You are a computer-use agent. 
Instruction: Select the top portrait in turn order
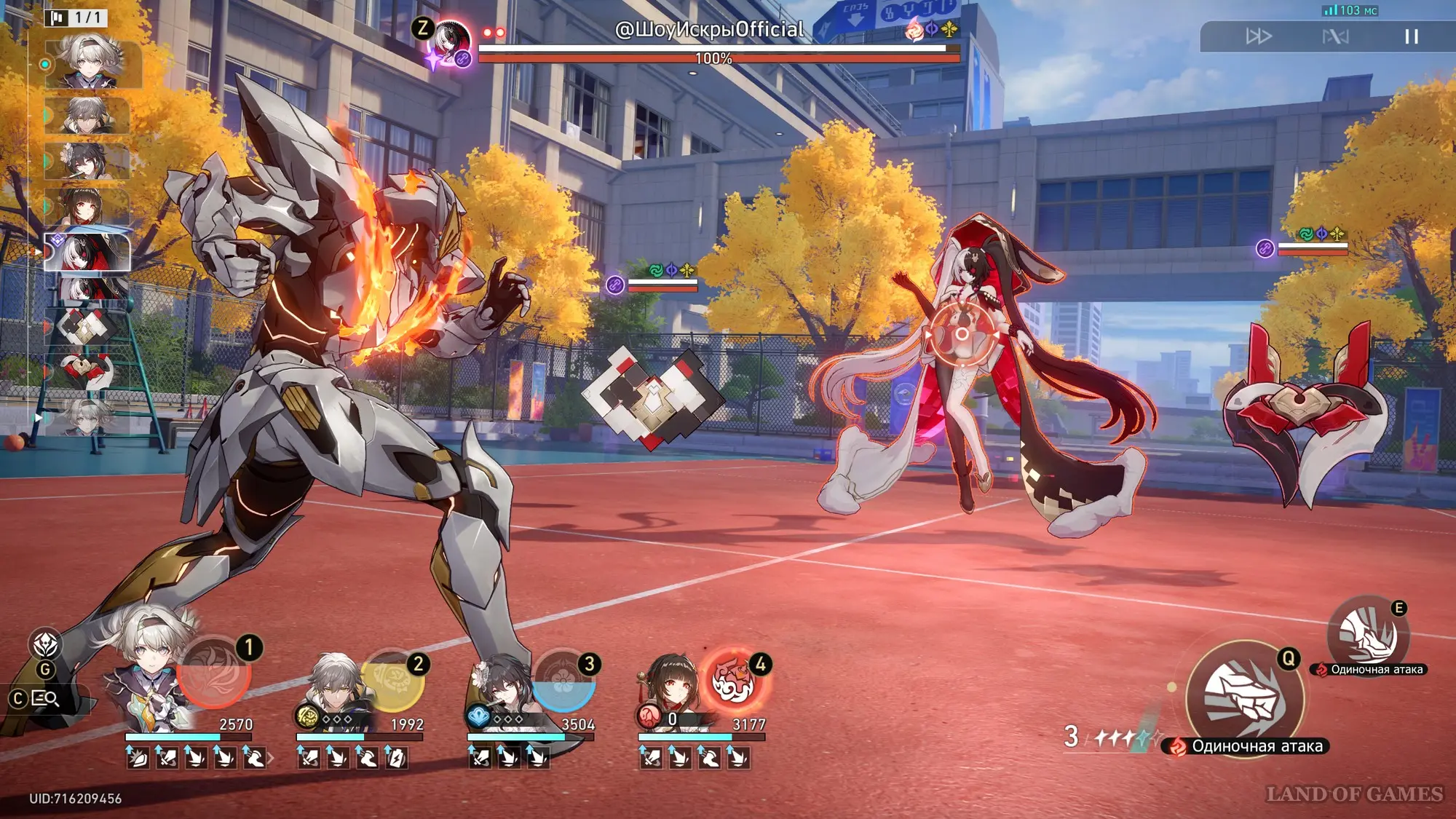pos(92,63)
